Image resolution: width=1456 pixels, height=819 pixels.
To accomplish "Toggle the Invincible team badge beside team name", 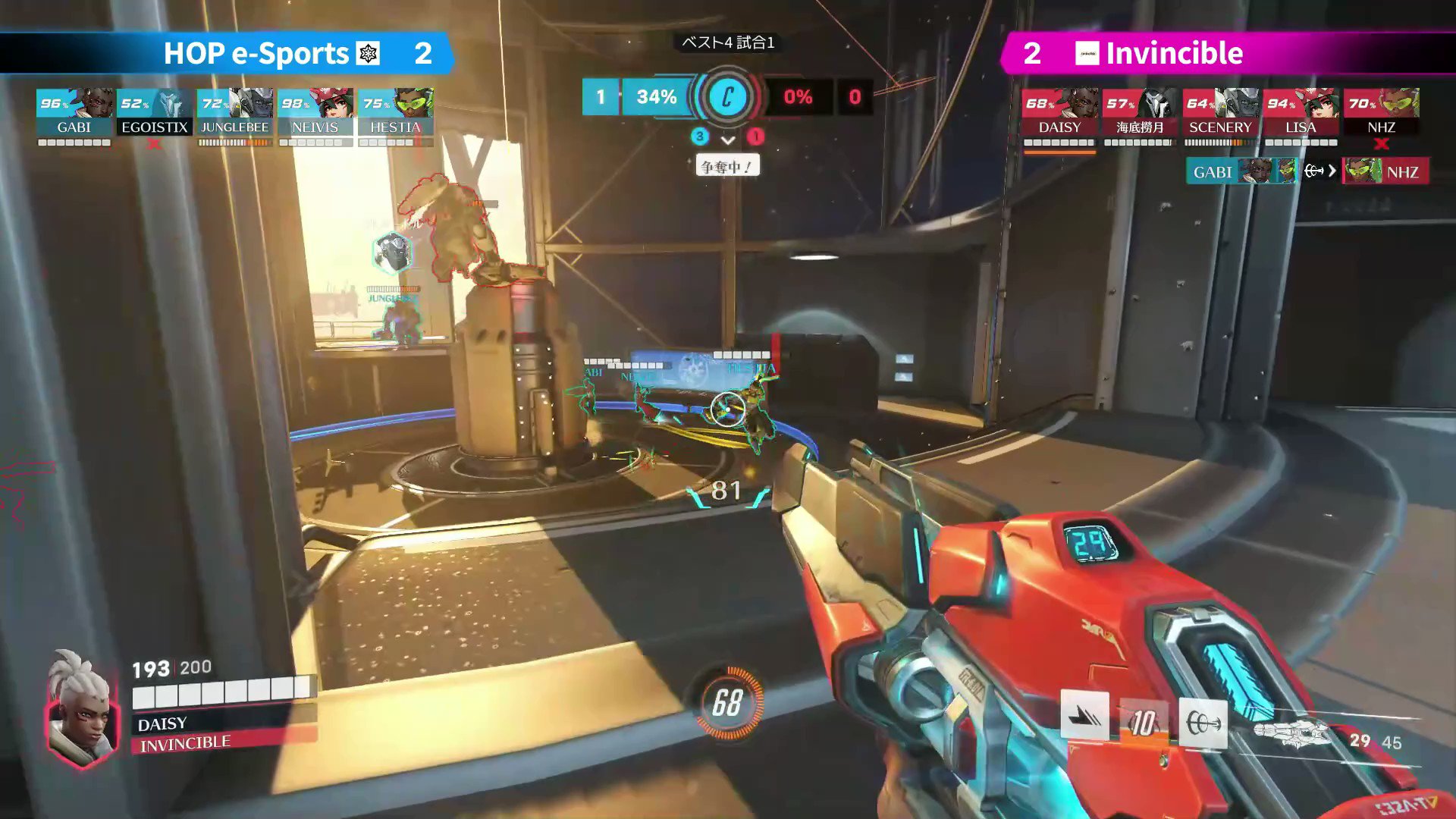I will pos(1087,54).
